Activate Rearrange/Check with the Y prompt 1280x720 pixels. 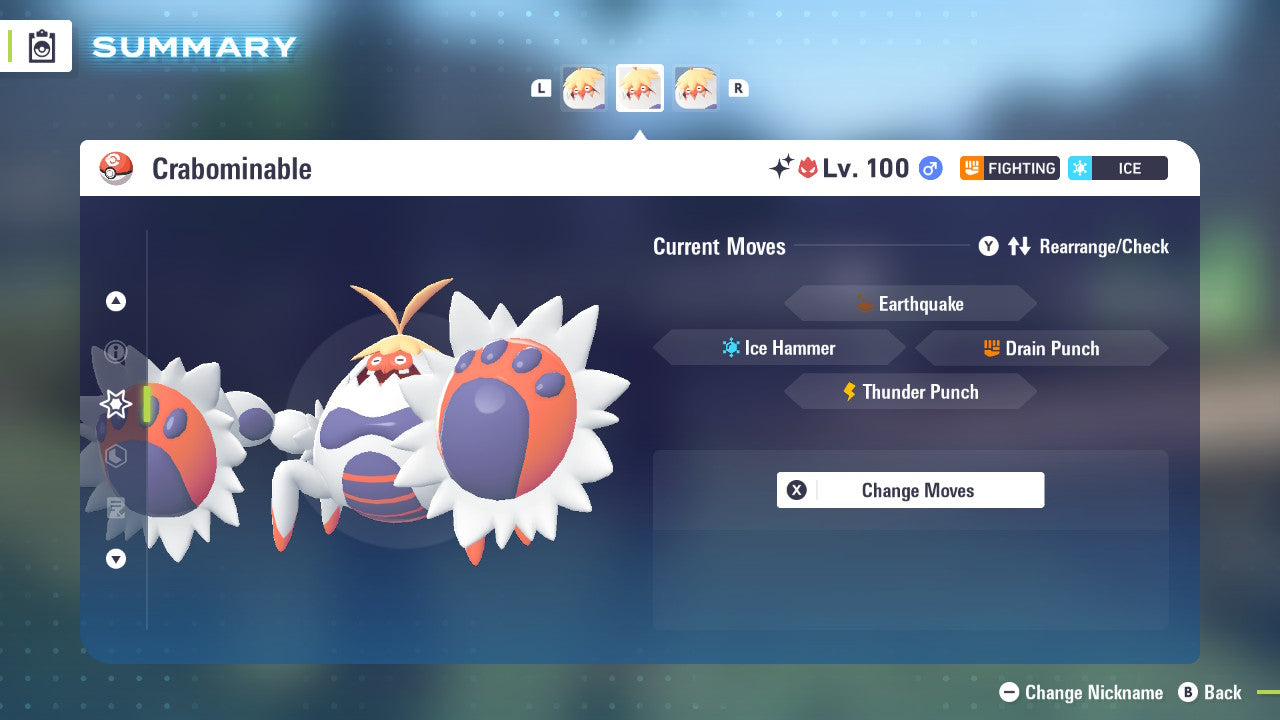tap(989, 246)
